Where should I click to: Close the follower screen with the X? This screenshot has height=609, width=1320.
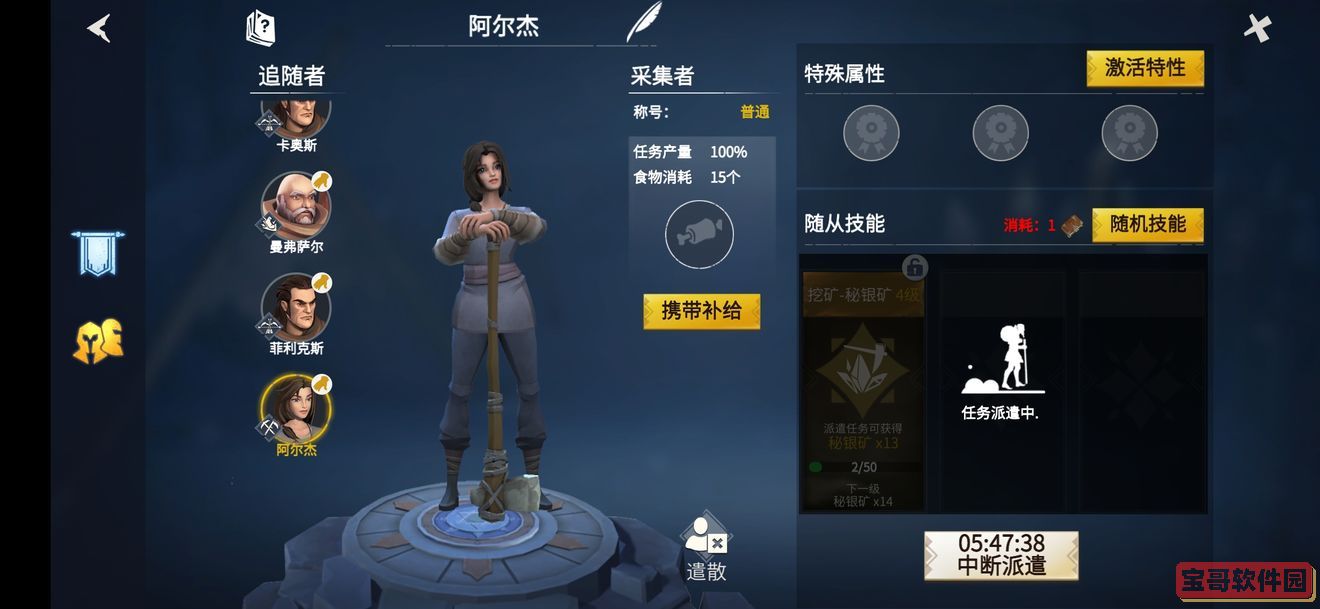coord(1257,28)
